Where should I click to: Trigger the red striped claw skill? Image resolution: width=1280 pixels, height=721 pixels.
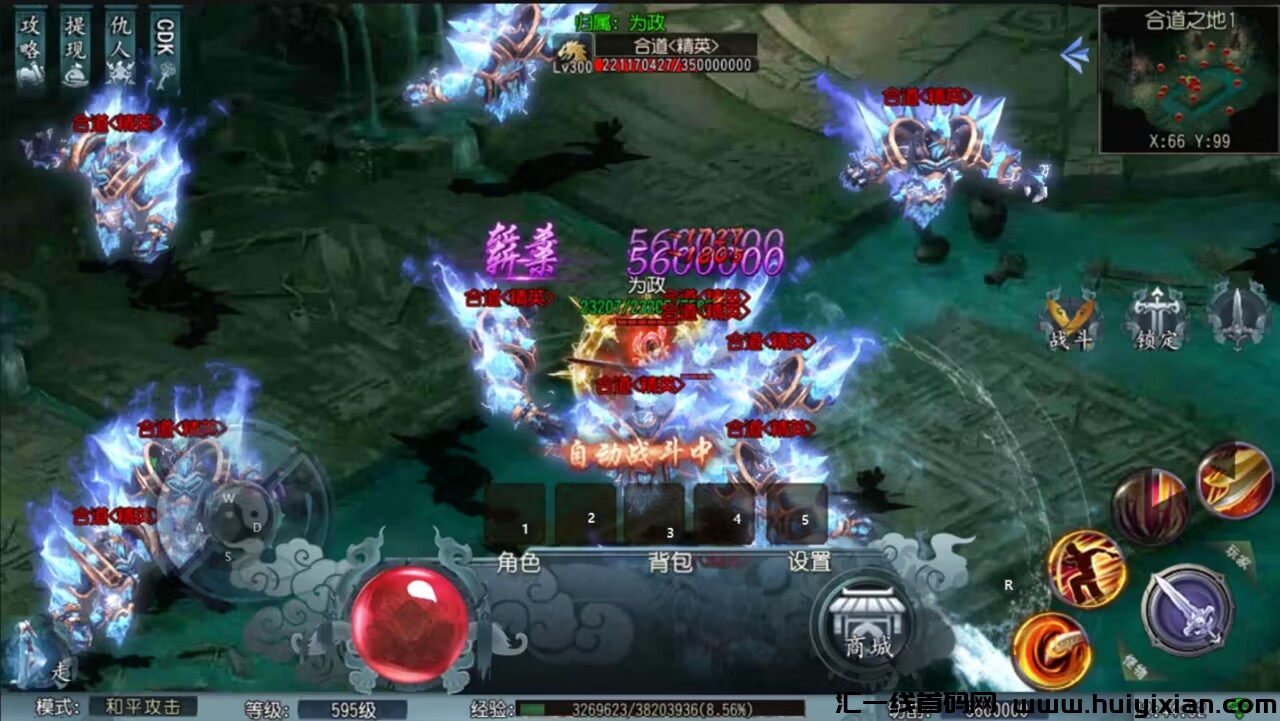click(x=1150, y=506)
